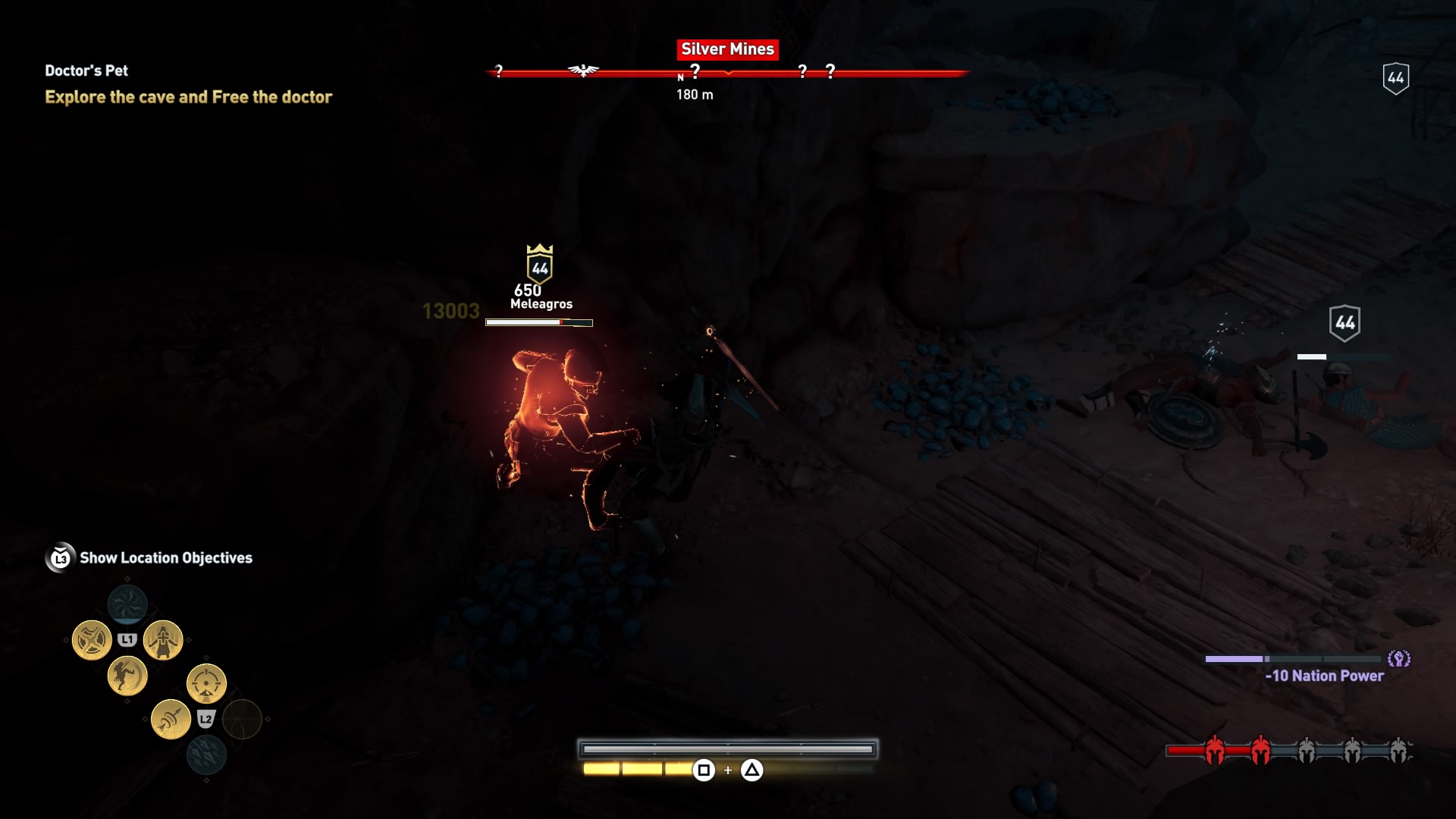
Task: Click the objective 'Explore the cave and Free the doctor'
Action: point(188,97)
